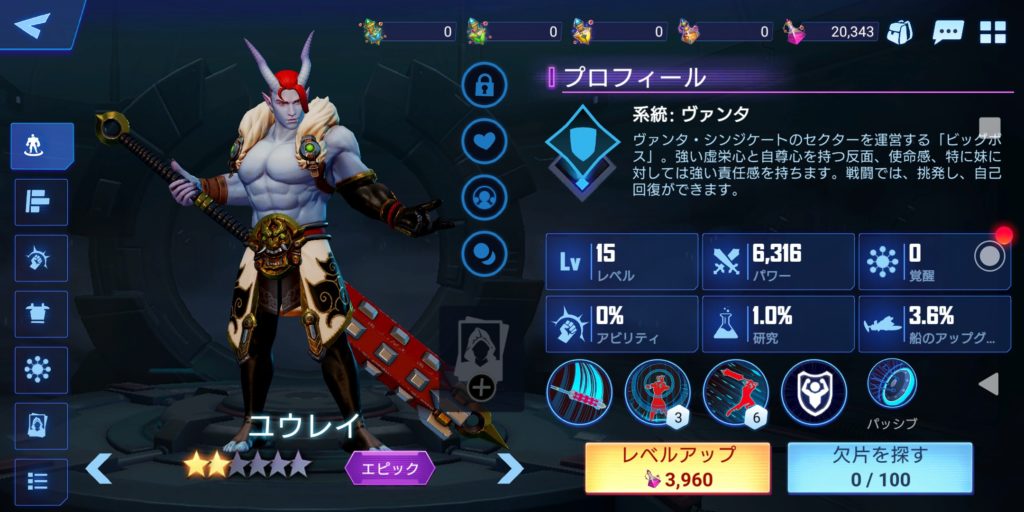Image resolution: width=1024 pixels, height=512 pixels.
Task: Expand the side panel triangle arrow
Action: point(988,384)
